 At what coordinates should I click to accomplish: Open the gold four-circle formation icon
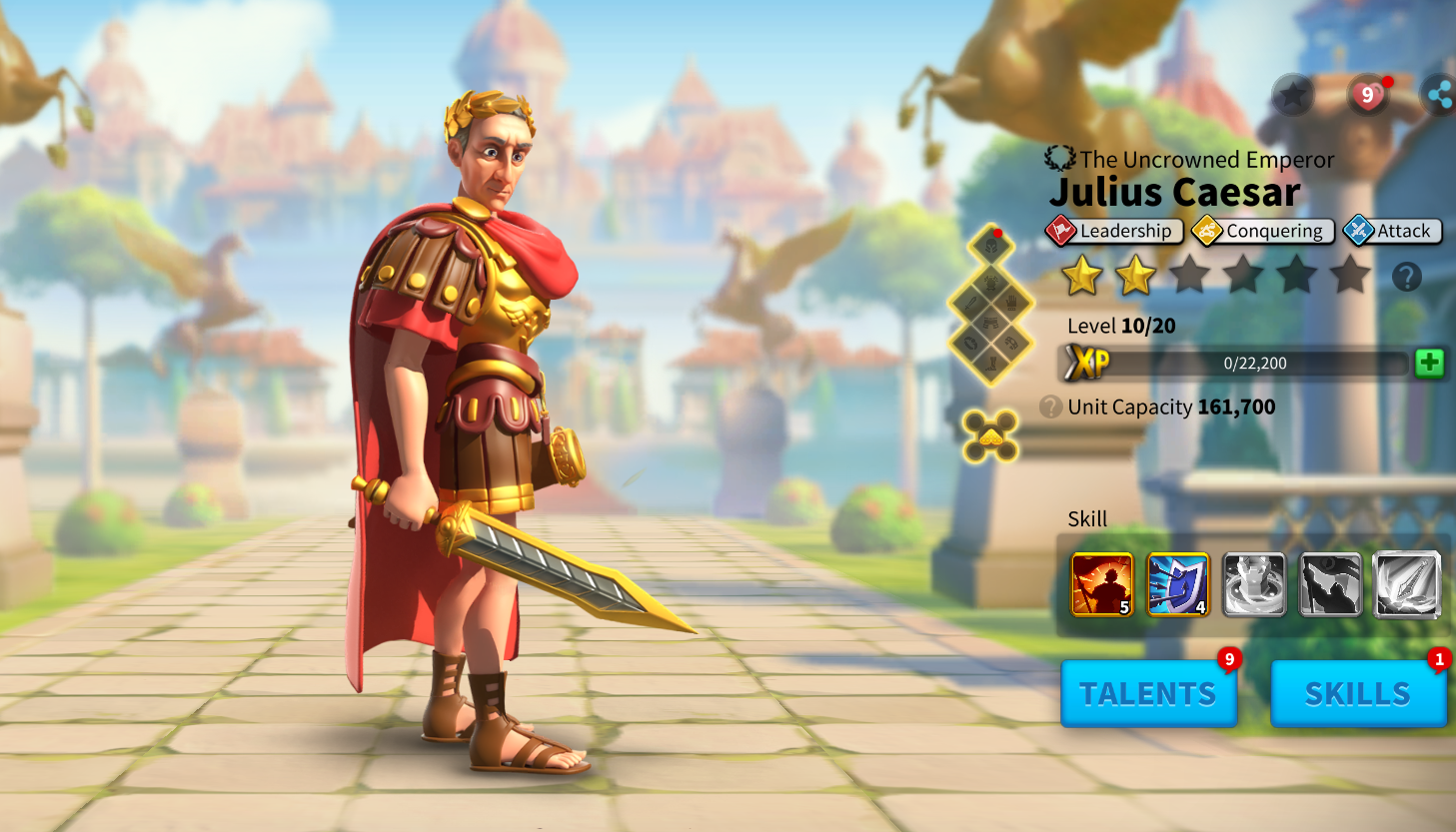click(990, 435)
